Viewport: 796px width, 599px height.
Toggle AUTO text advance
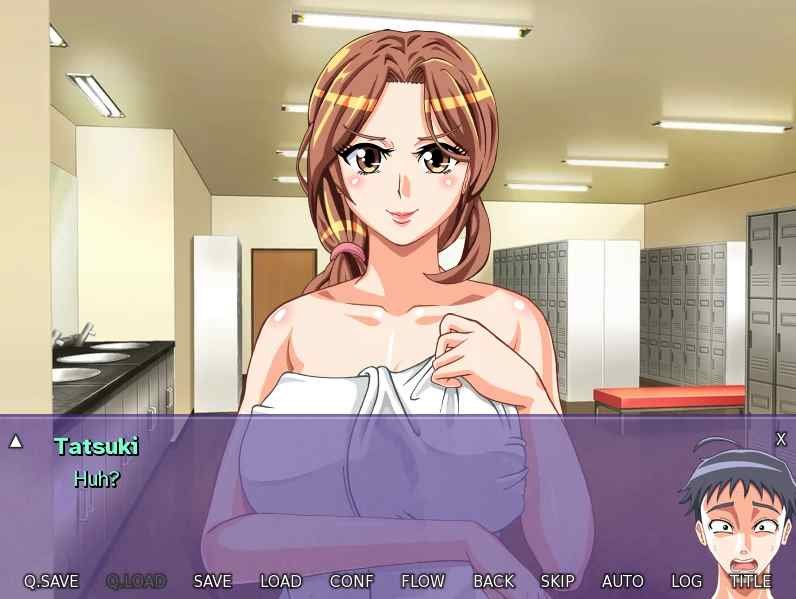[x=622, y=581]
